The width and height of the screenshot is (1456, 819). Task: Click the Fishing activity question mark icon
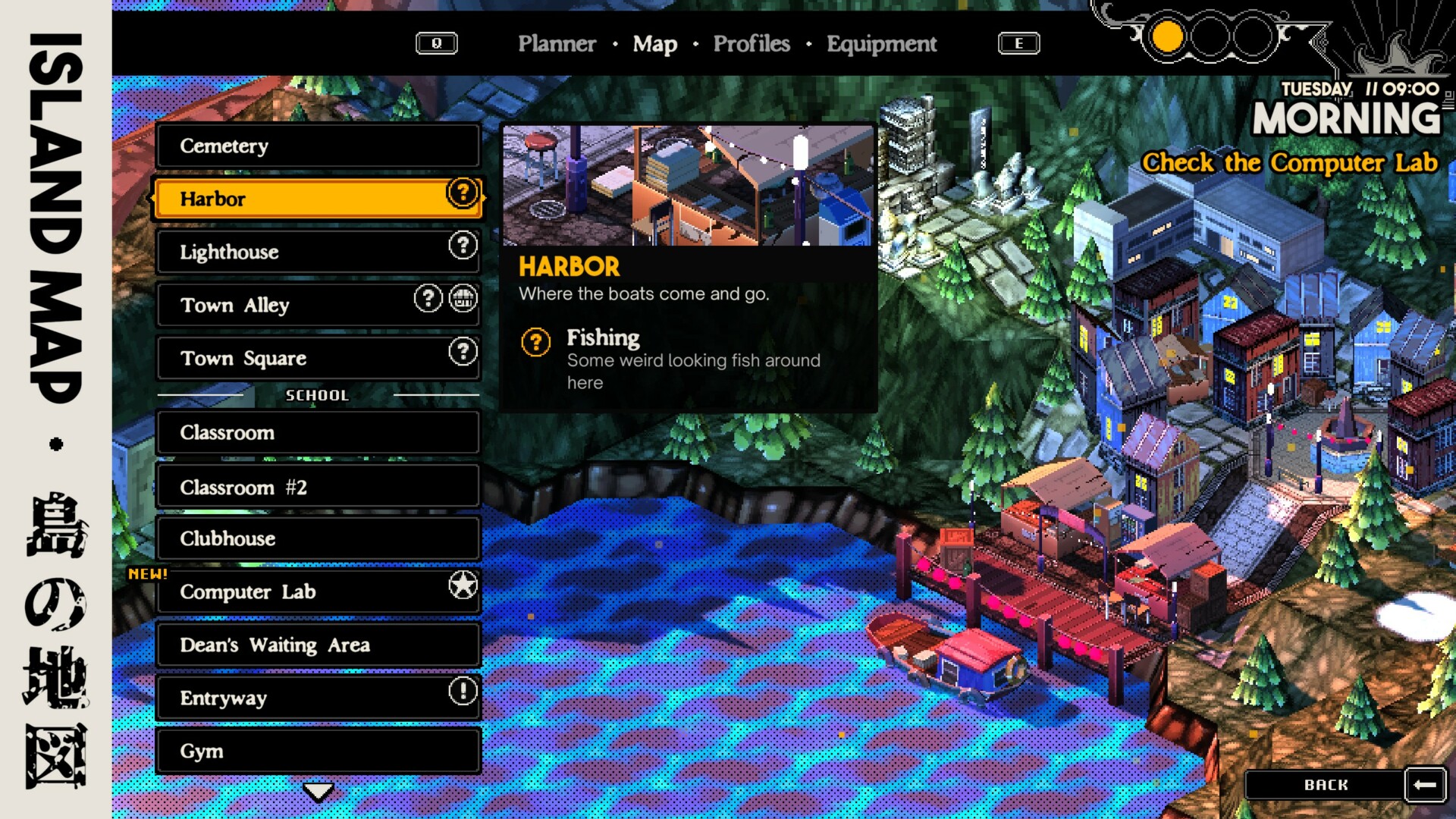coord(535,343)
